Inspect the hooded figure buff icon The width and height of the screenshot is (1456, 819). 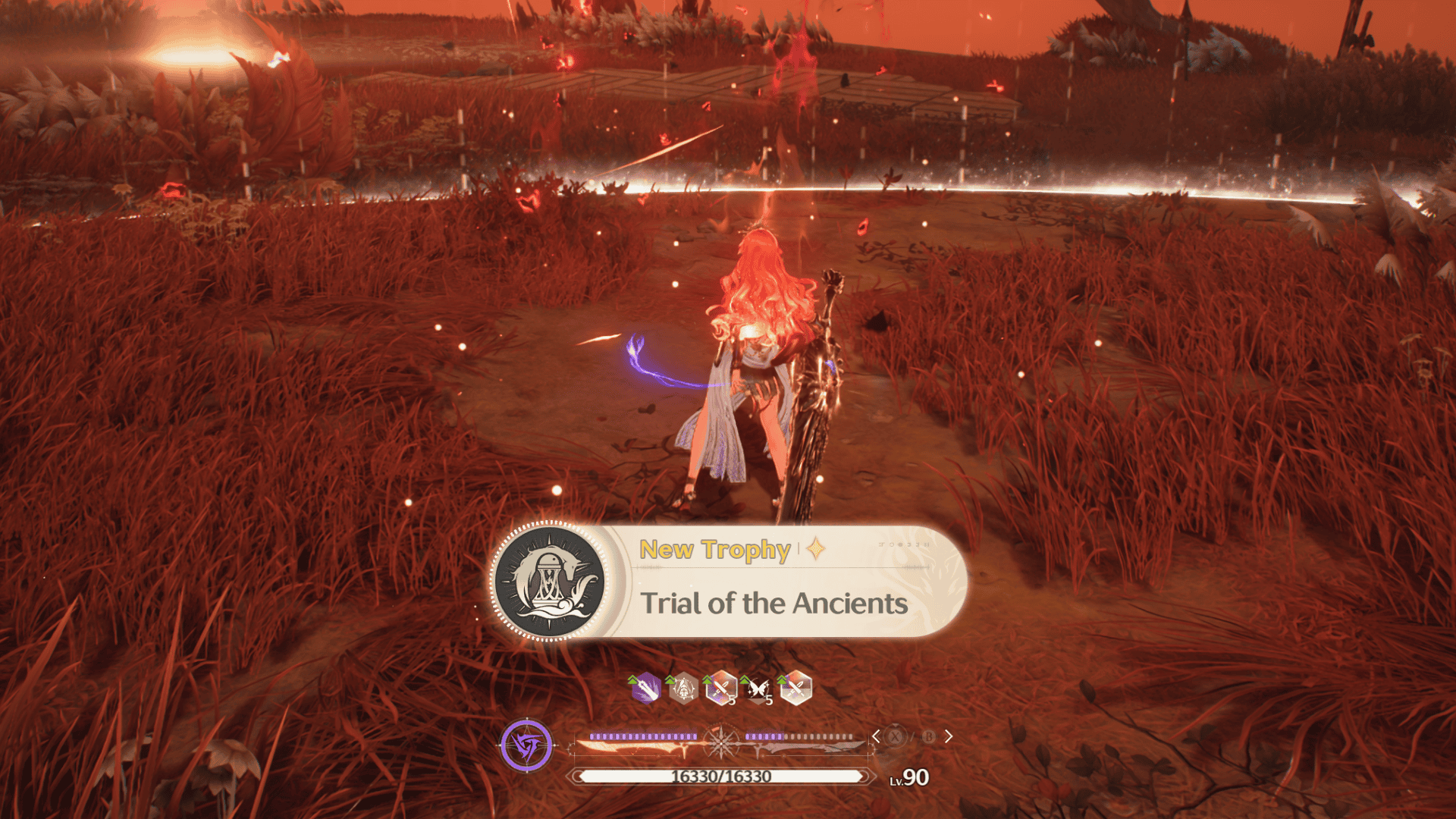[x=684, y=689]
